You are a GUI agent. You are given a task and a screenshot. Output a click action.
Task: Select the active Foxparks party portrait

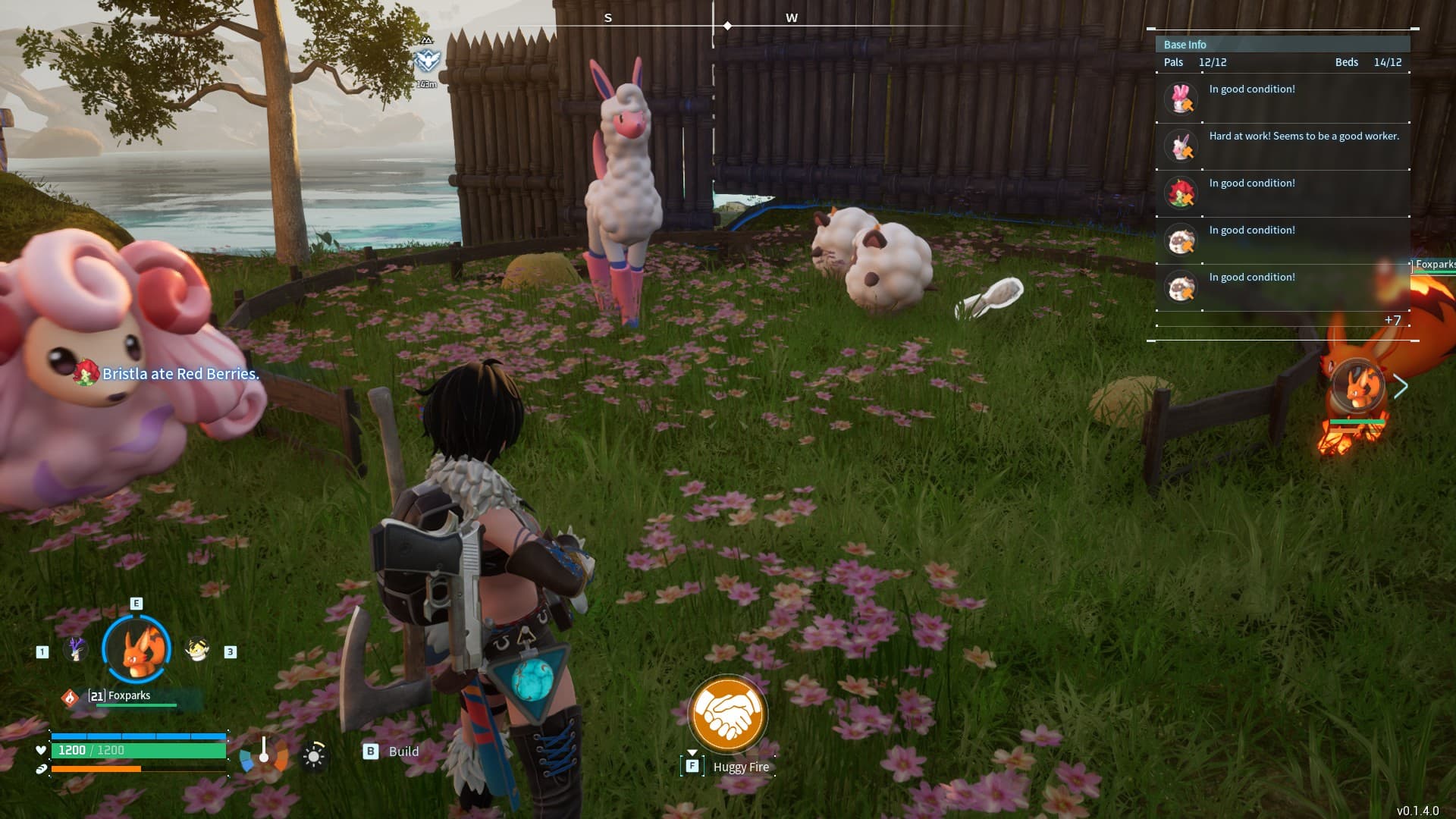pyautogui.click(x=137, y=649)
